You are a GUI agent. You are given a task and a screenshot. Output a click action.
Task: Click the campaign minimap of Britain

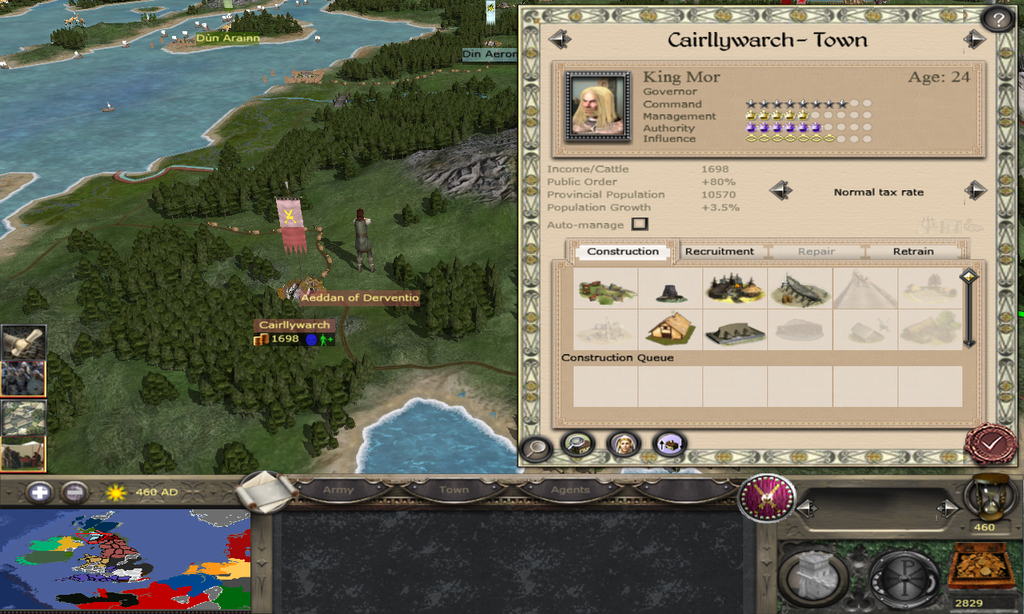tap(125, 561)
